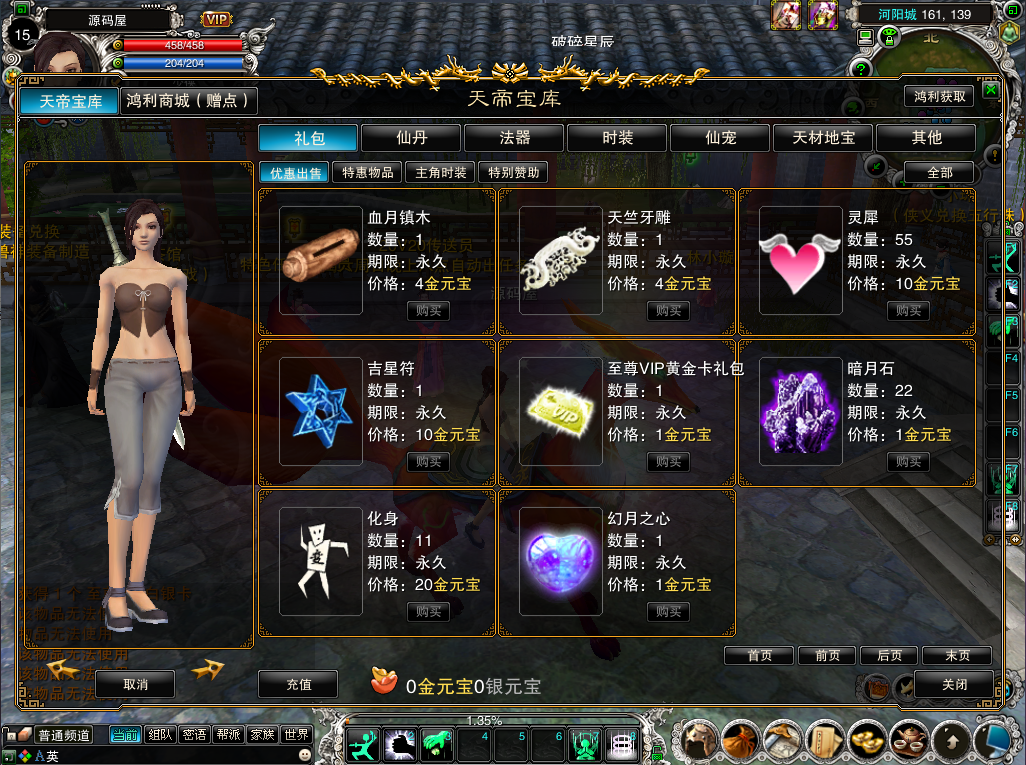Screen dimensions: 1026x765
Task: Choose the 其他 category tab
Action: pos(927,138)
